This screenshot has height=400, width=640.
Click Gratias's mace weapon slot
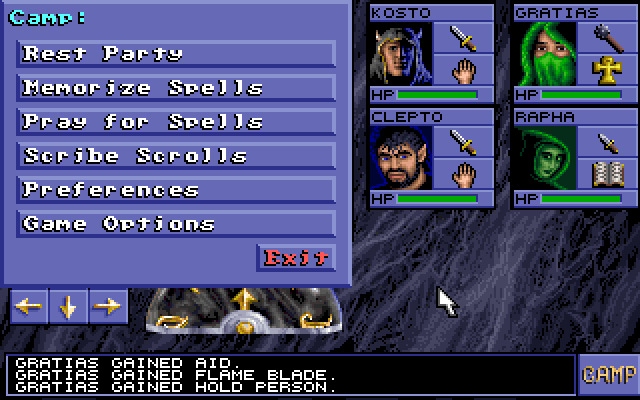(607, 38)
